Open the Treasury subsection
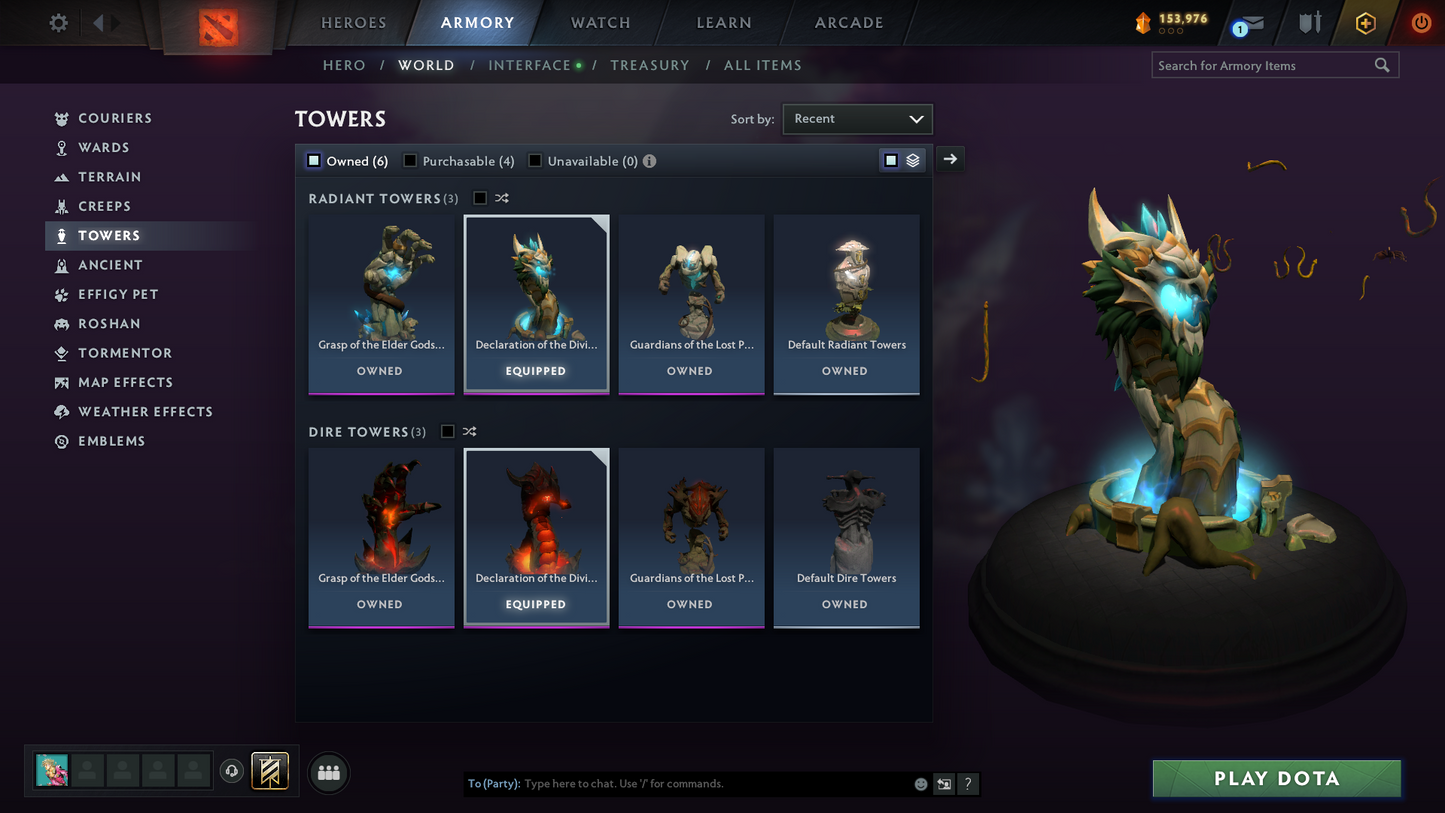The height and width of the screenshot is (813, 1445). pos(650,65)
